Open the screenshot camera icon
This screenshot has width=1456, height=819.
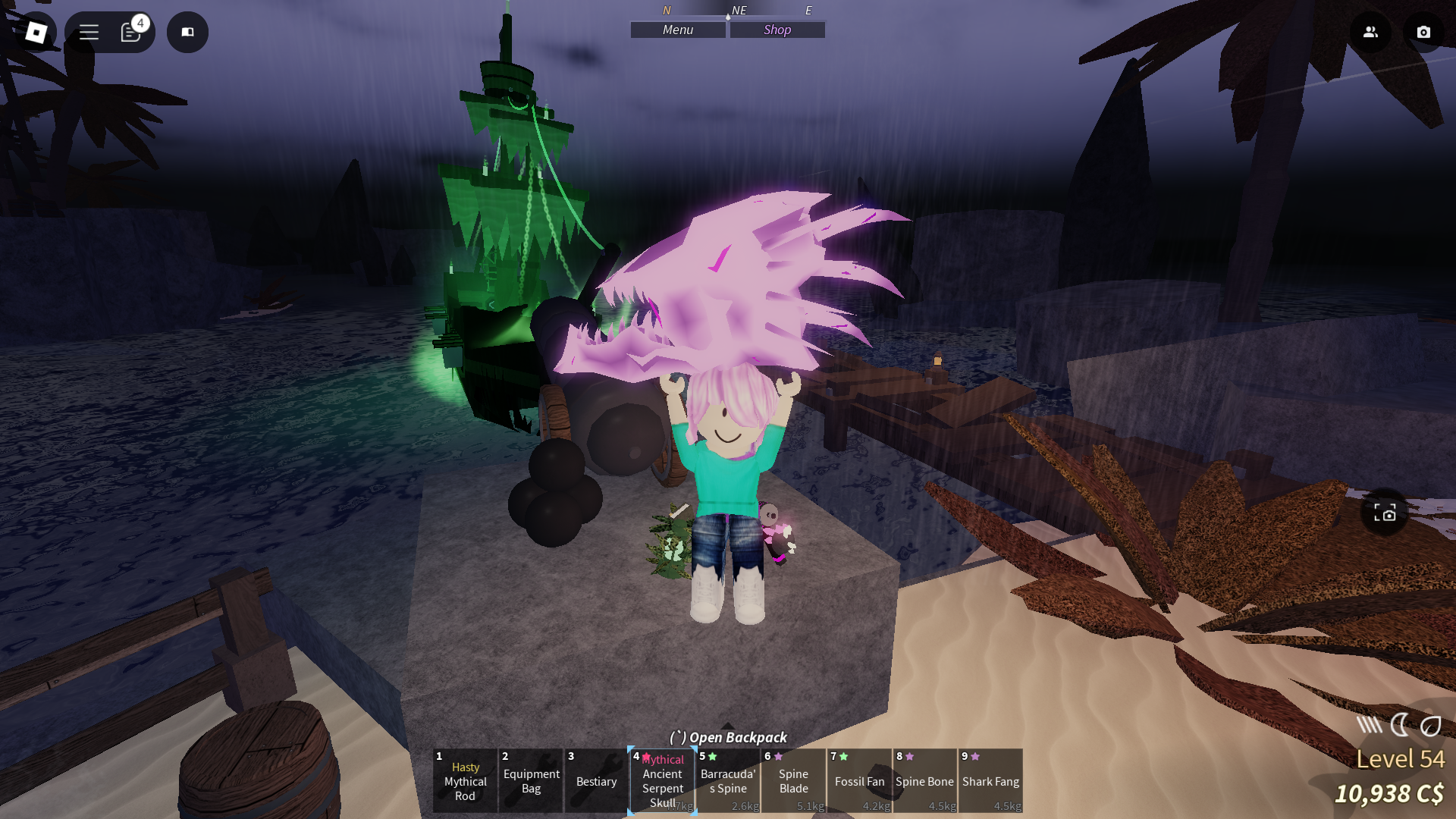[x=1423, y=32]
